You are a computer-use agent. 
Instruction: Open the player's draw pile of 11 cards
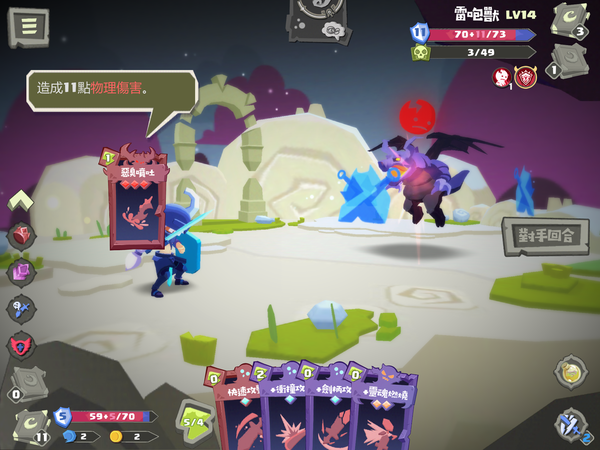(32, 427)
